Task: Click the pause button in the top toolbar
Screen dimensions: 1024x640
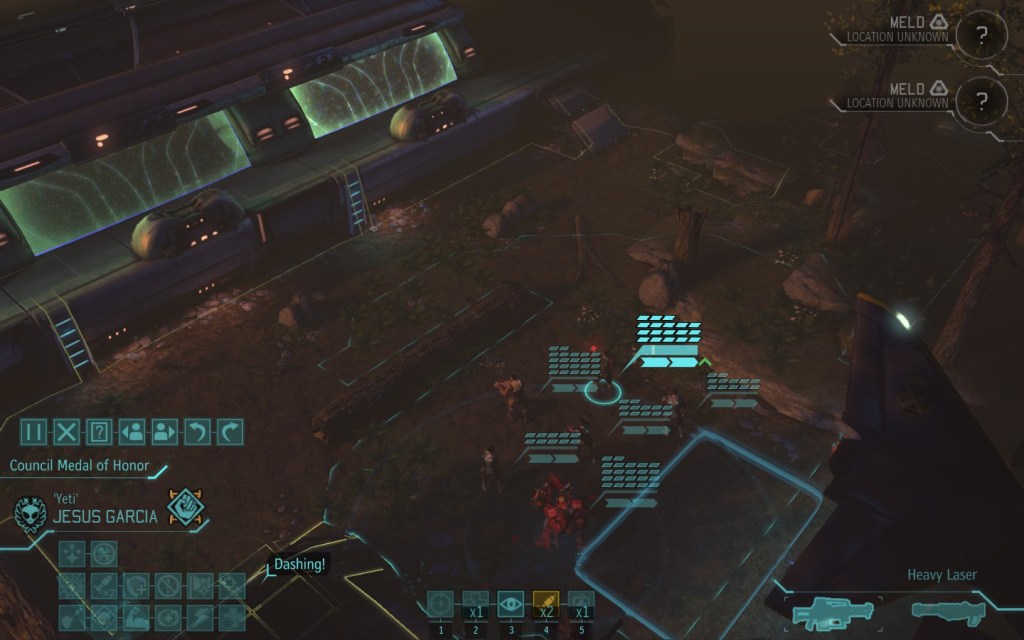Action: (34, 432)
